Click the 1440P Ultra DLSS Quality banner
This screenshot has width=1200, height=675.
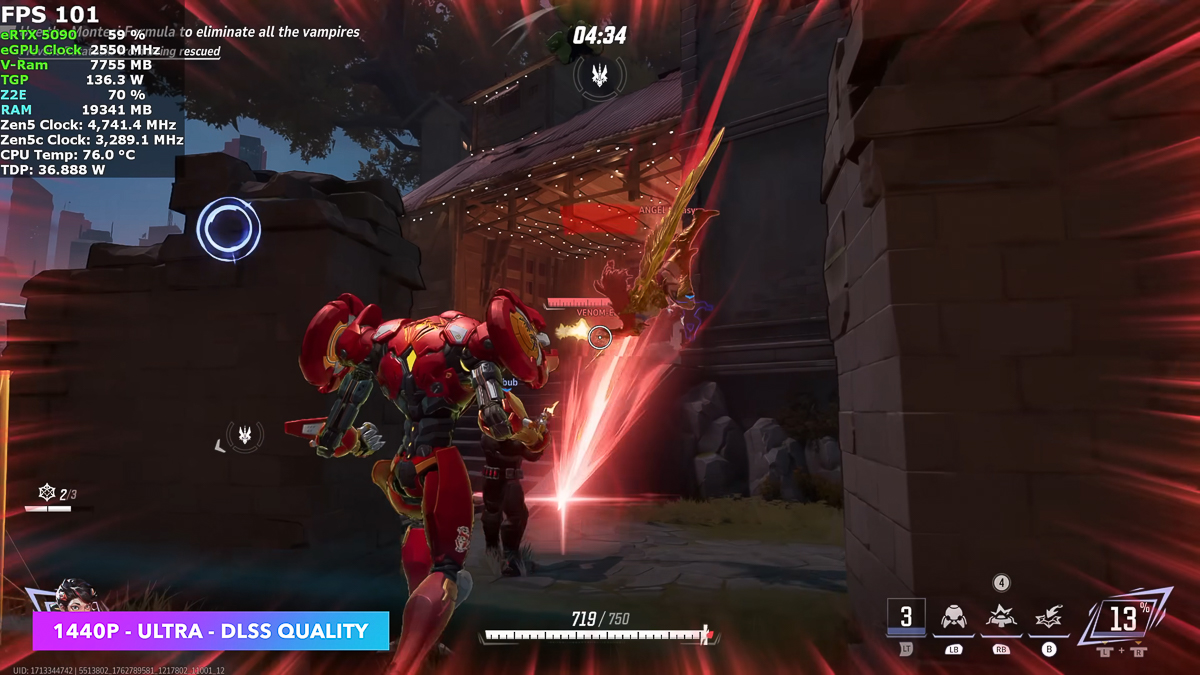click(210, 631)
